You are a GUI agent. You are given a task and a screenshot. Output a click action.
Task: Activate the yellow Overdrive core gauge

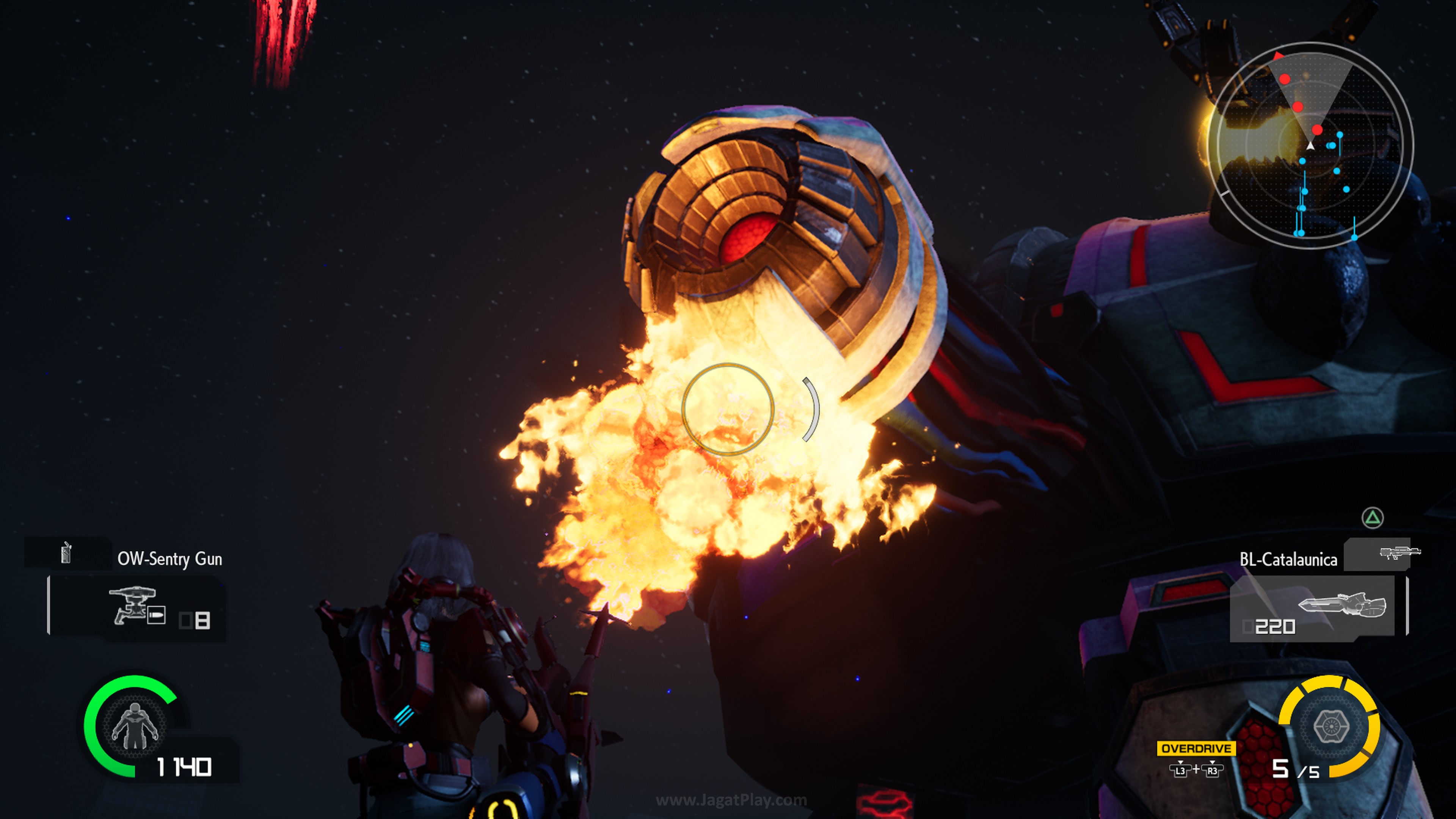point(1330,726)
